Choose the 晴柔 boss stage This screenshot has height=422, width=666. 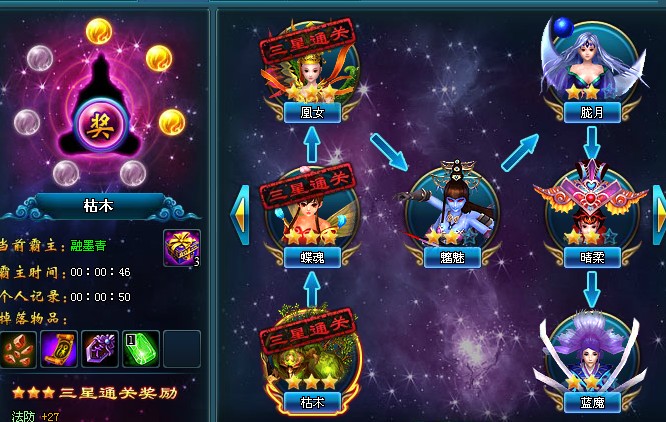point(591,210)
